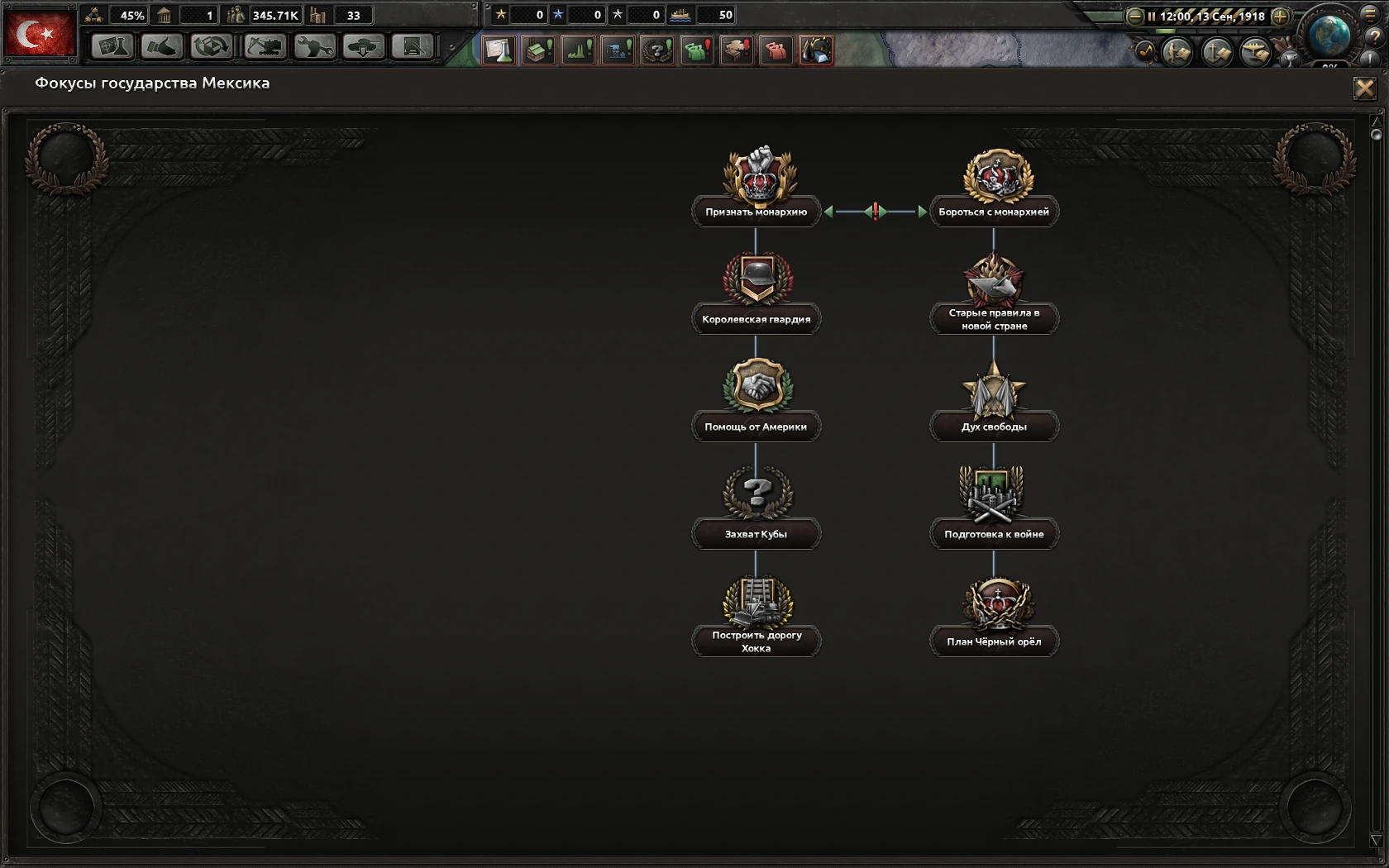The height and width of the screenshot is (868, 1389).
Task: Open the construction menu excavator icon
Action: coord(266,48)
